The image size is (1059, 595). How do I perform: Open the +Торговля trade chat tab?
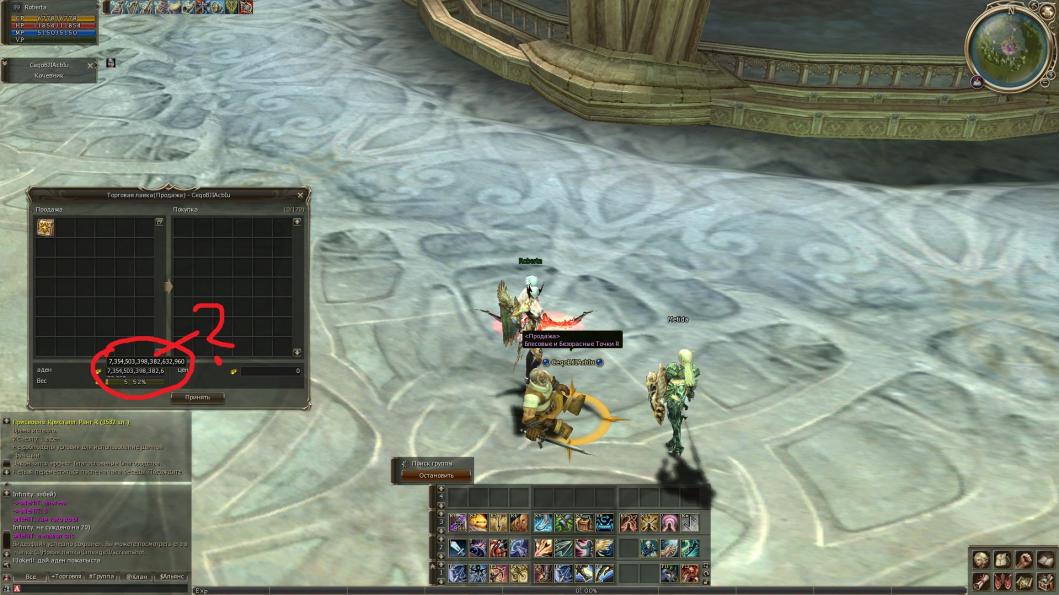(x=66, y=577)
